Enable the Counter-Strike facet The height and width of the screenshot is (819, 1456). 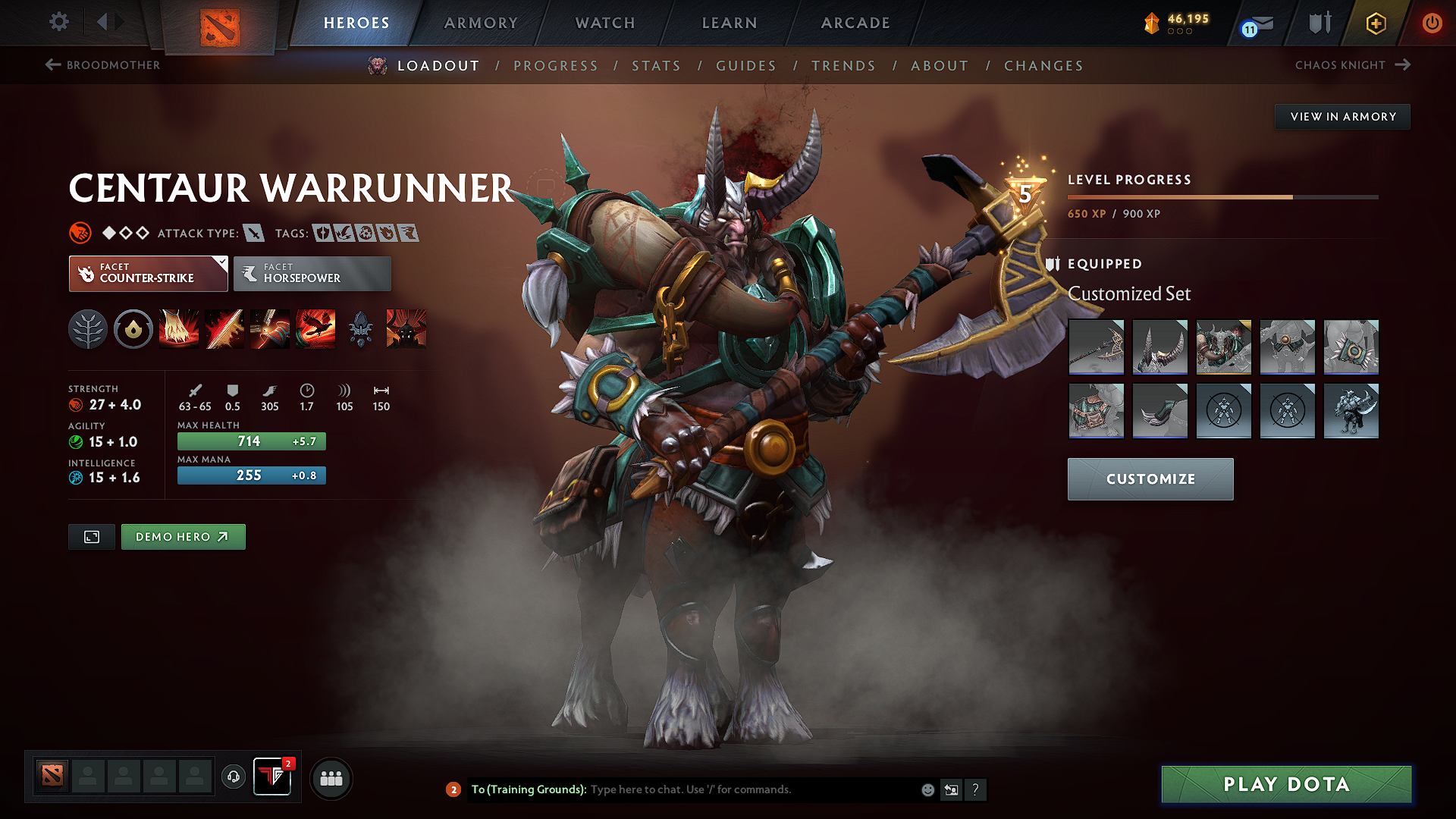(x=140, y=273)
